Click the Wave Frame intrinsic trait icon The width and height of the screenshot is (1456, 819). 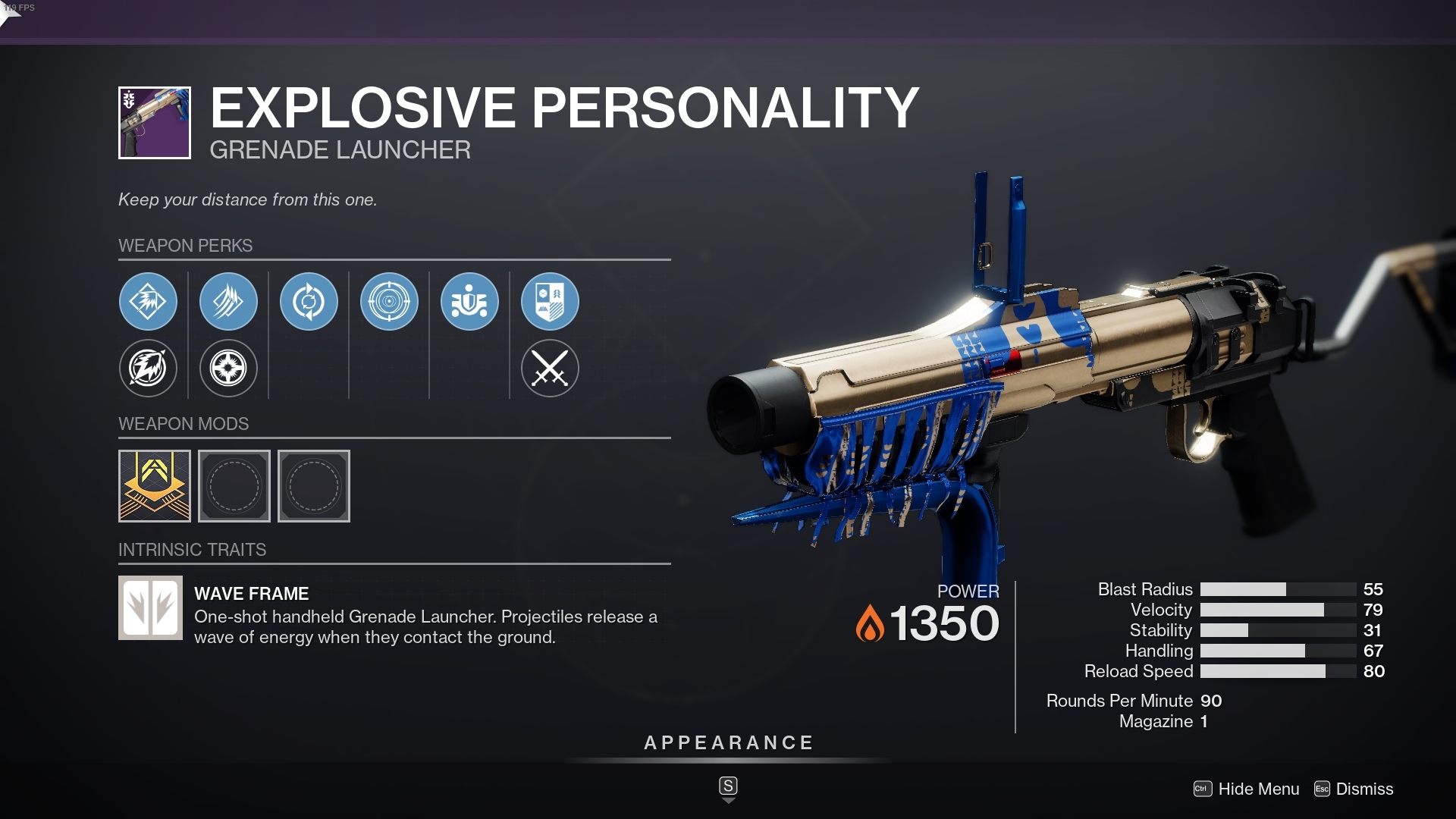[149, 607]
